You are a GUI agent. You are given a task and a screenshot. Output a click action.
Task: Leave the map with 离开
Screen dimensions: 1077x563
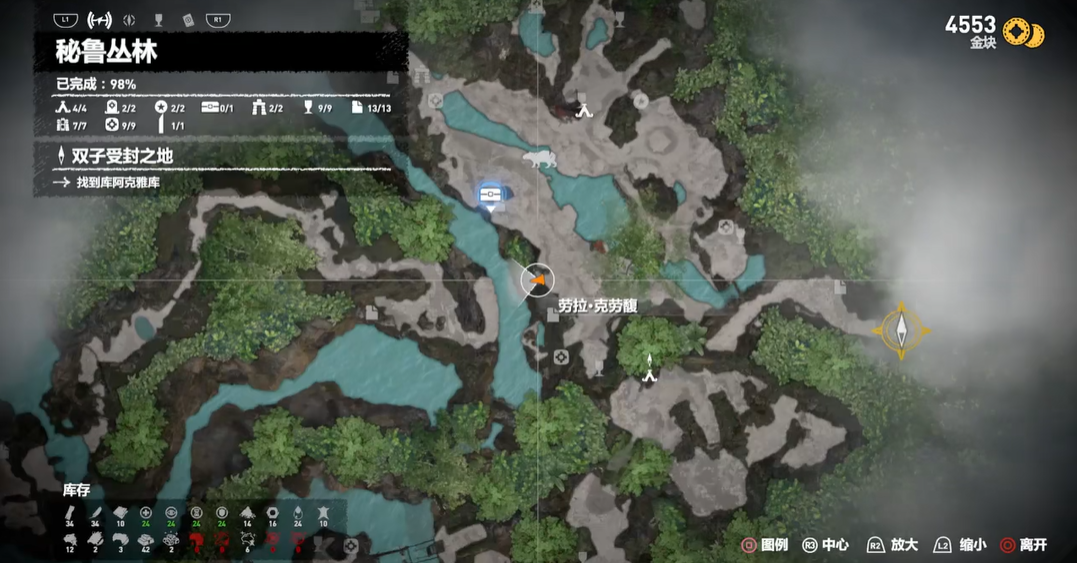point(1024,545)
